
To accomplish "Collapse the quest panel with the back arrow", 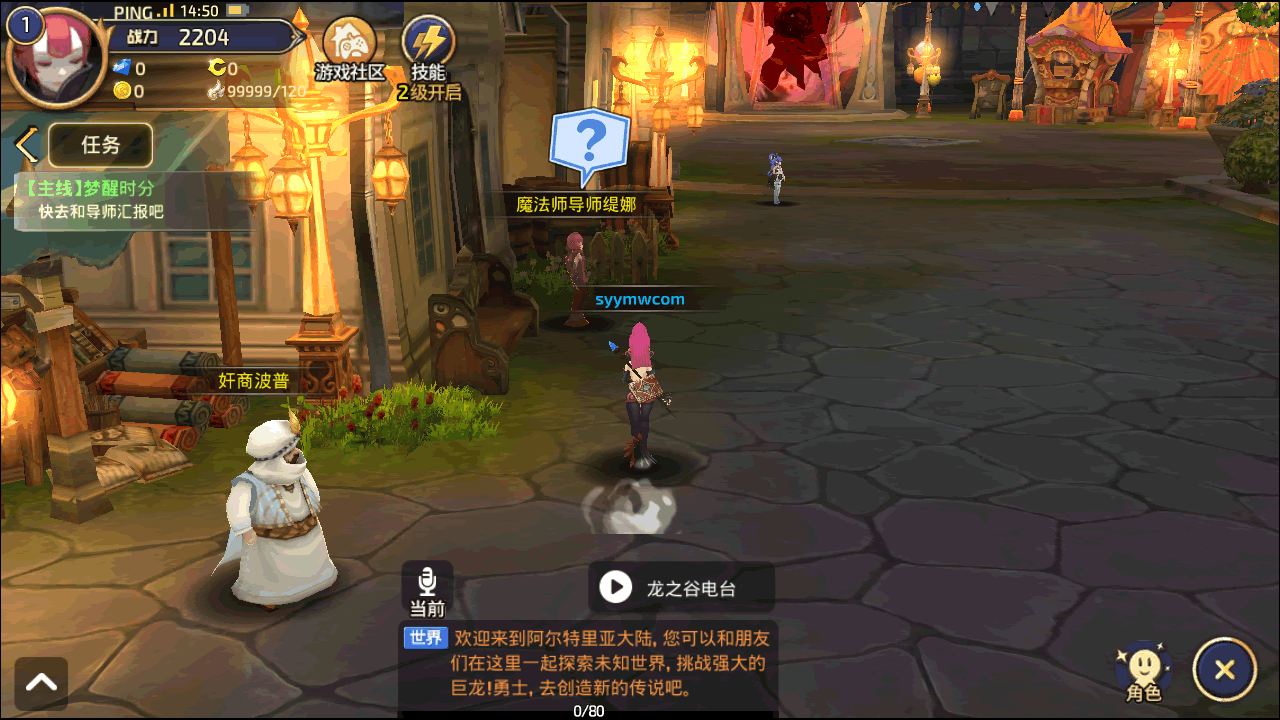I will pyautogui.click(x=26, y=146).
